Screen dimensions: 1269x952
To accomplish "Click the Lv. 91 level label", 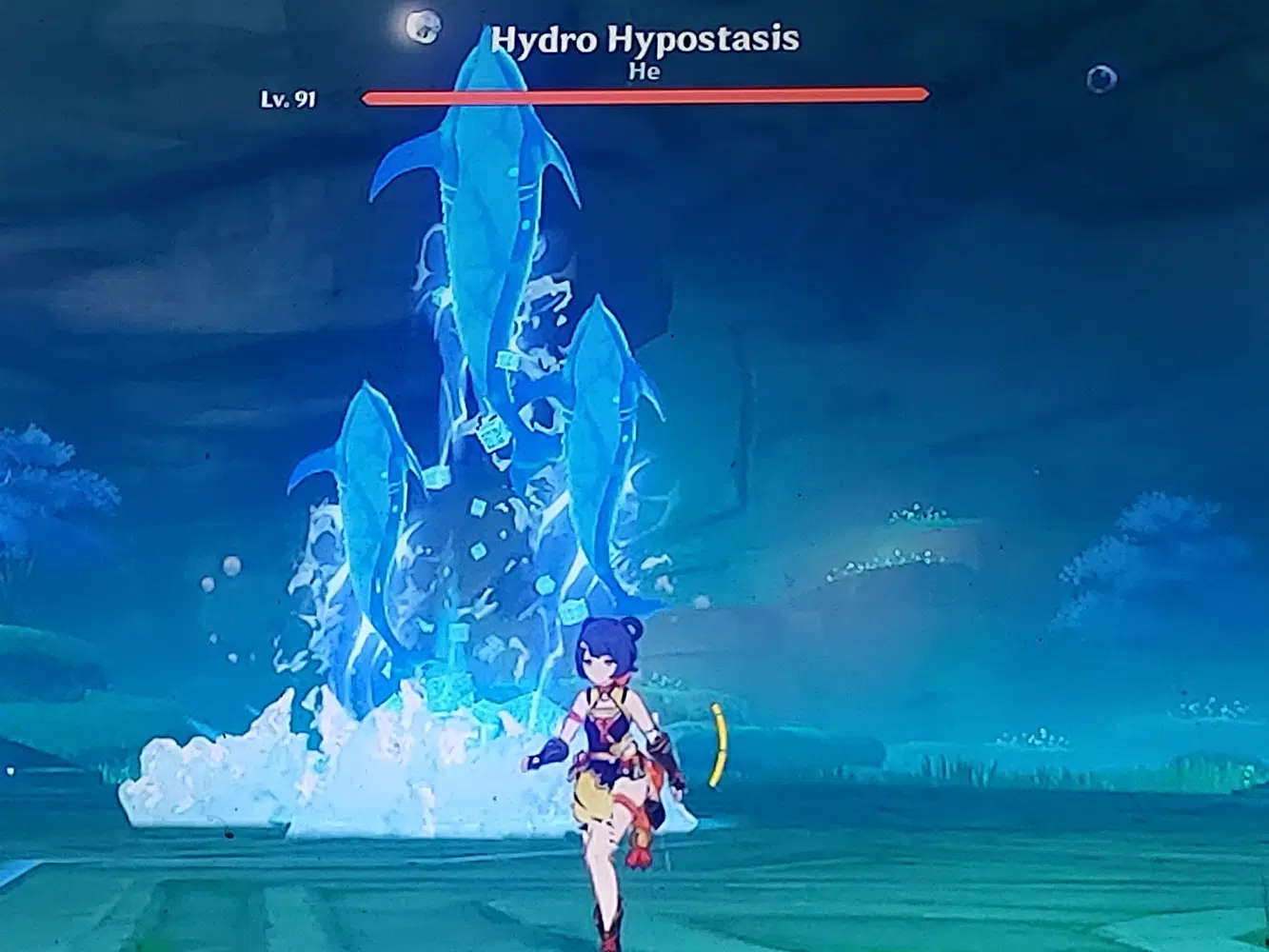I will point(287,98).
